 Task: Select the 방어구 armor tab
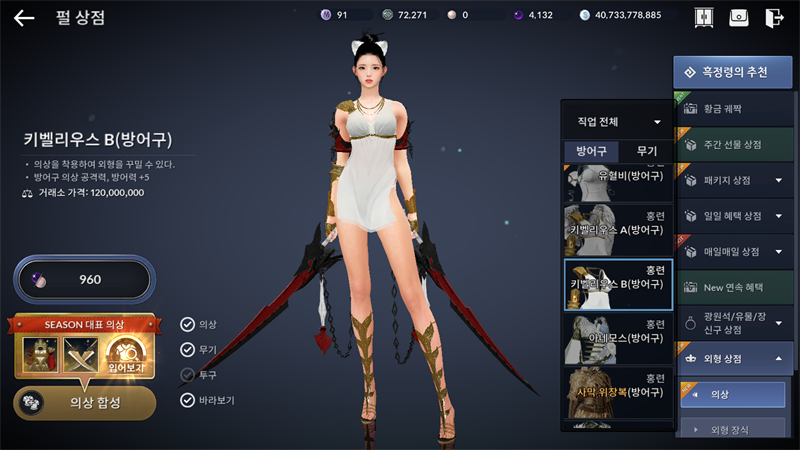point(590,151)
